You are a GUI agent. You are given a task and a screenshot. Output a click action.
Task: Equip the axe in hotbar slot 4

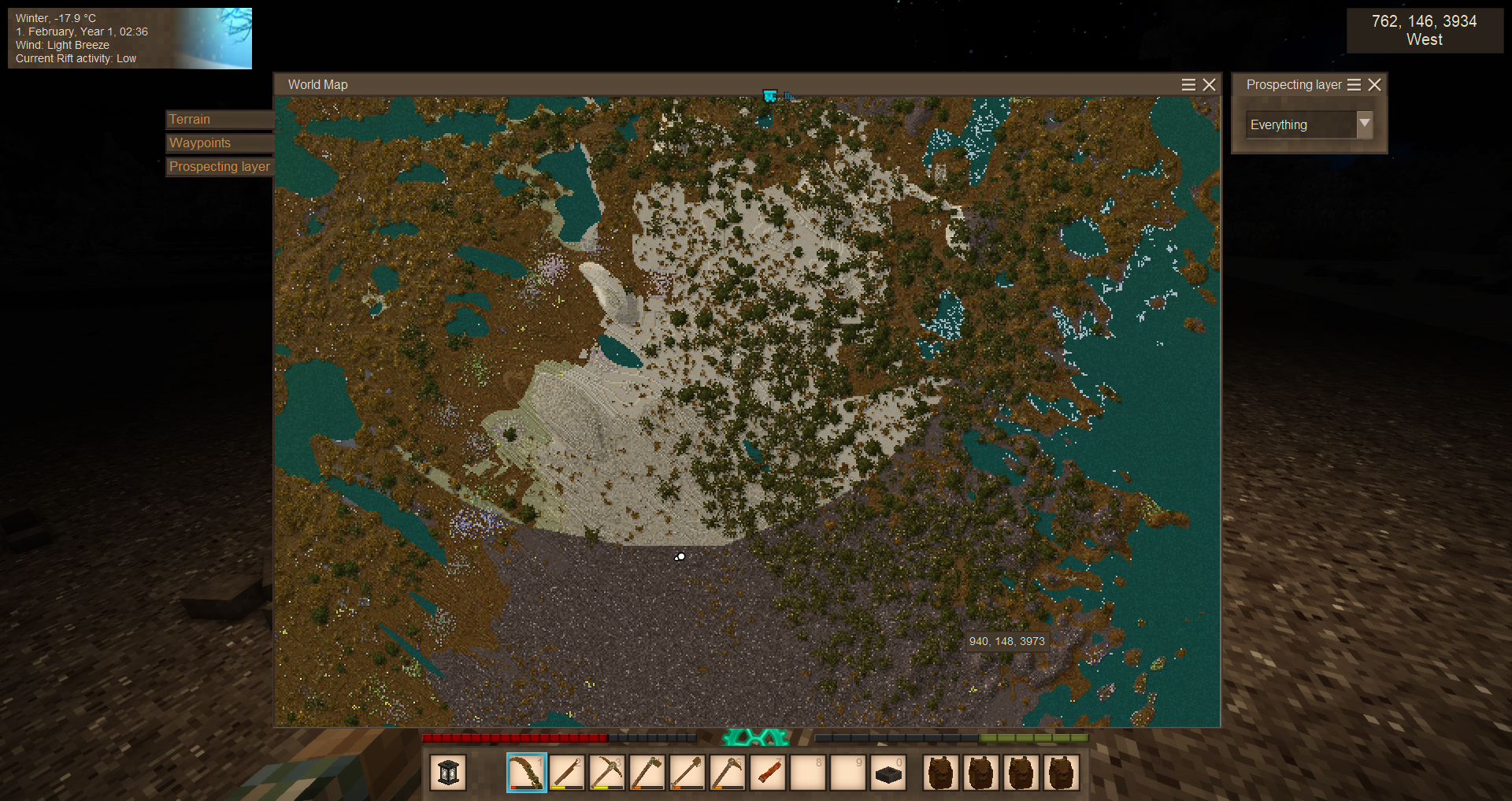(647, 773)
